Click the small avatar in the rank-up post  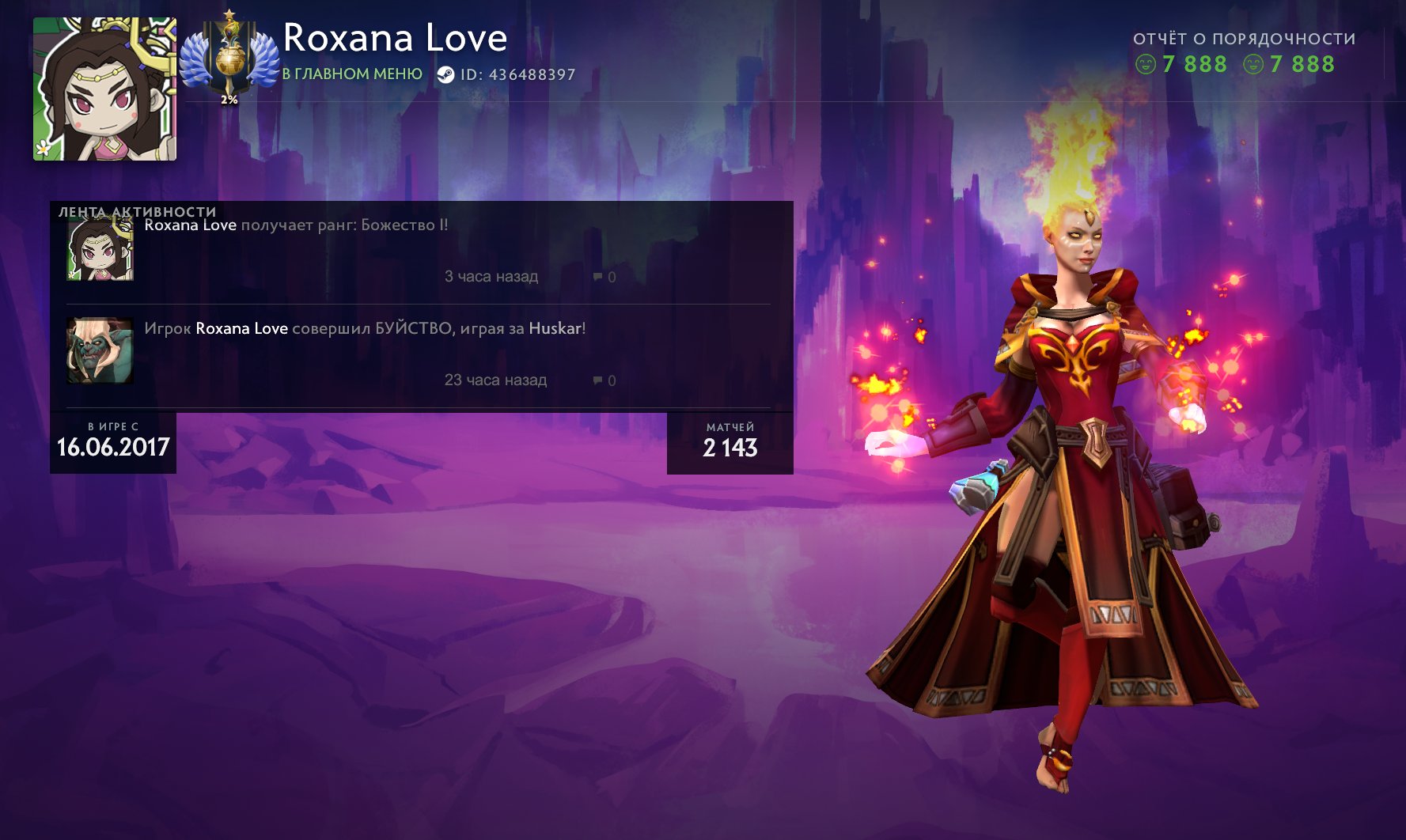click(100, 249)
